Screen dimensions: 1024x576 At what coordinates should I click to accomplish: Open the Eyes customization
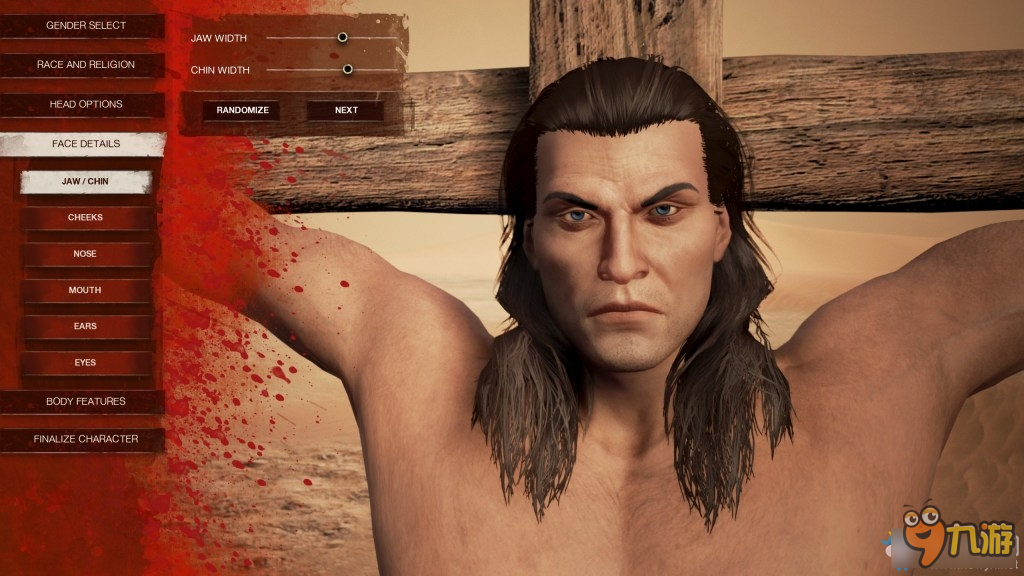[x=85, y=362]
